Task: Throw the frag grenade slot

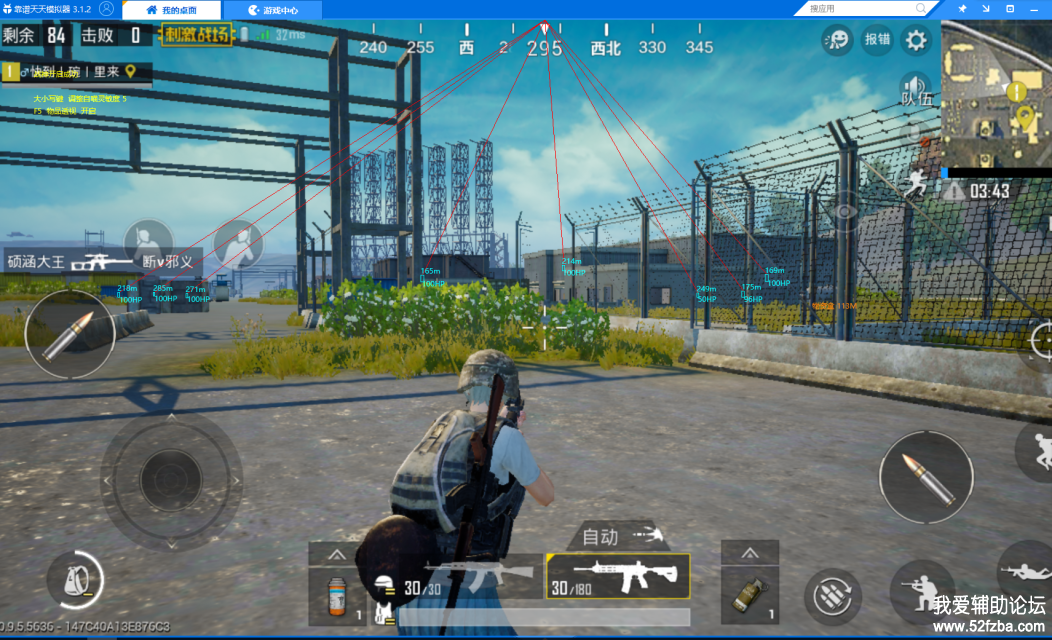Action: (749, 593)
